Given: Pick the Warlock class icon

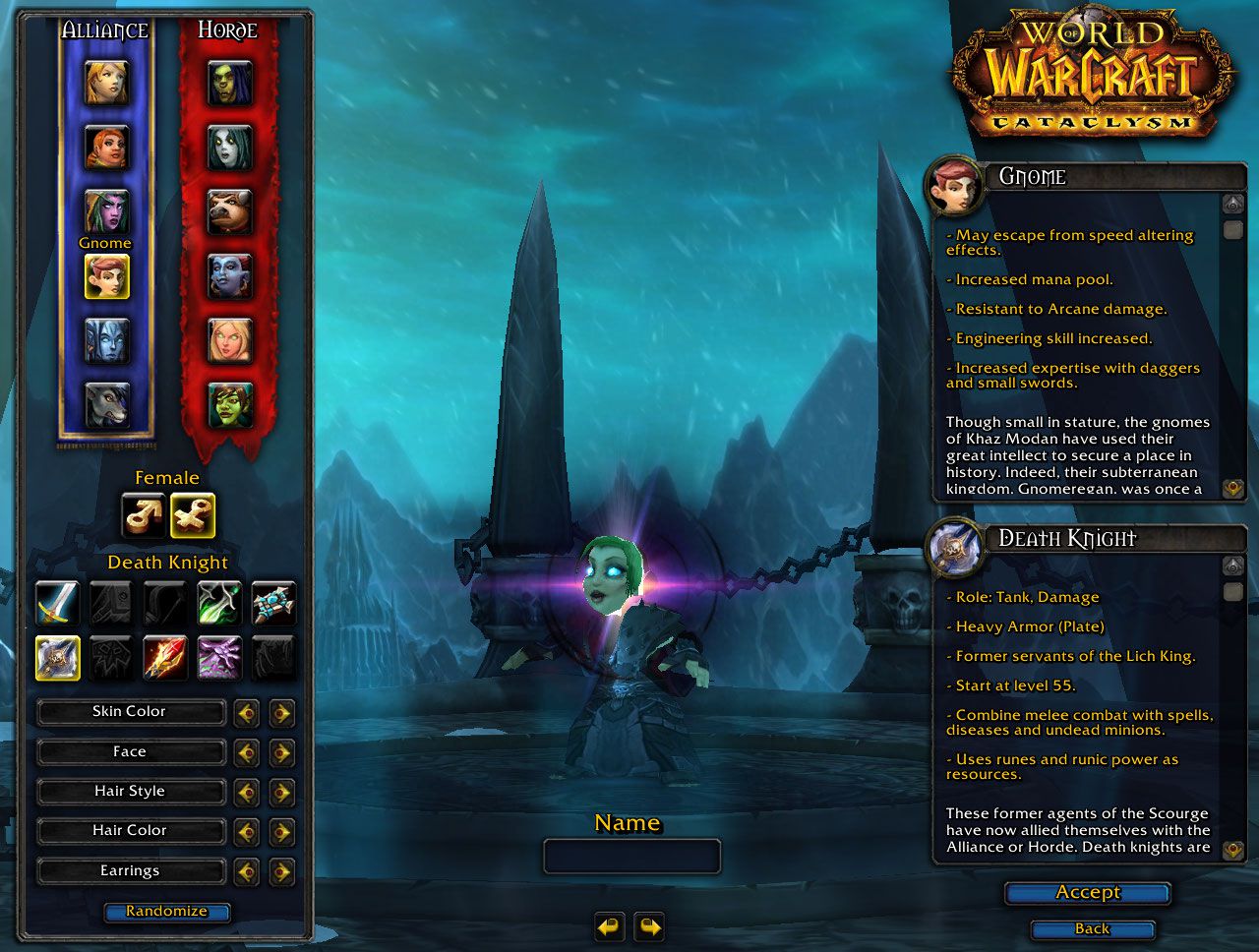Looking at the screenshot, I should pos(219,657).
